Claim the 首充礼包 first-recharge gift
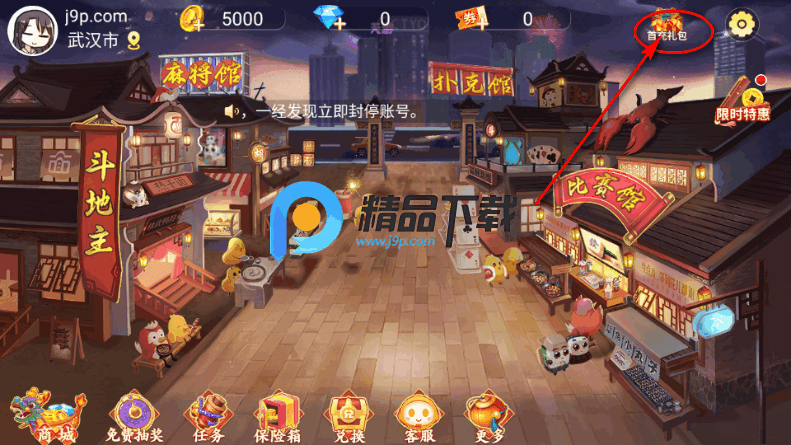Screen dimensions: 791x445 pyautogui.click(x=665, y=27)
